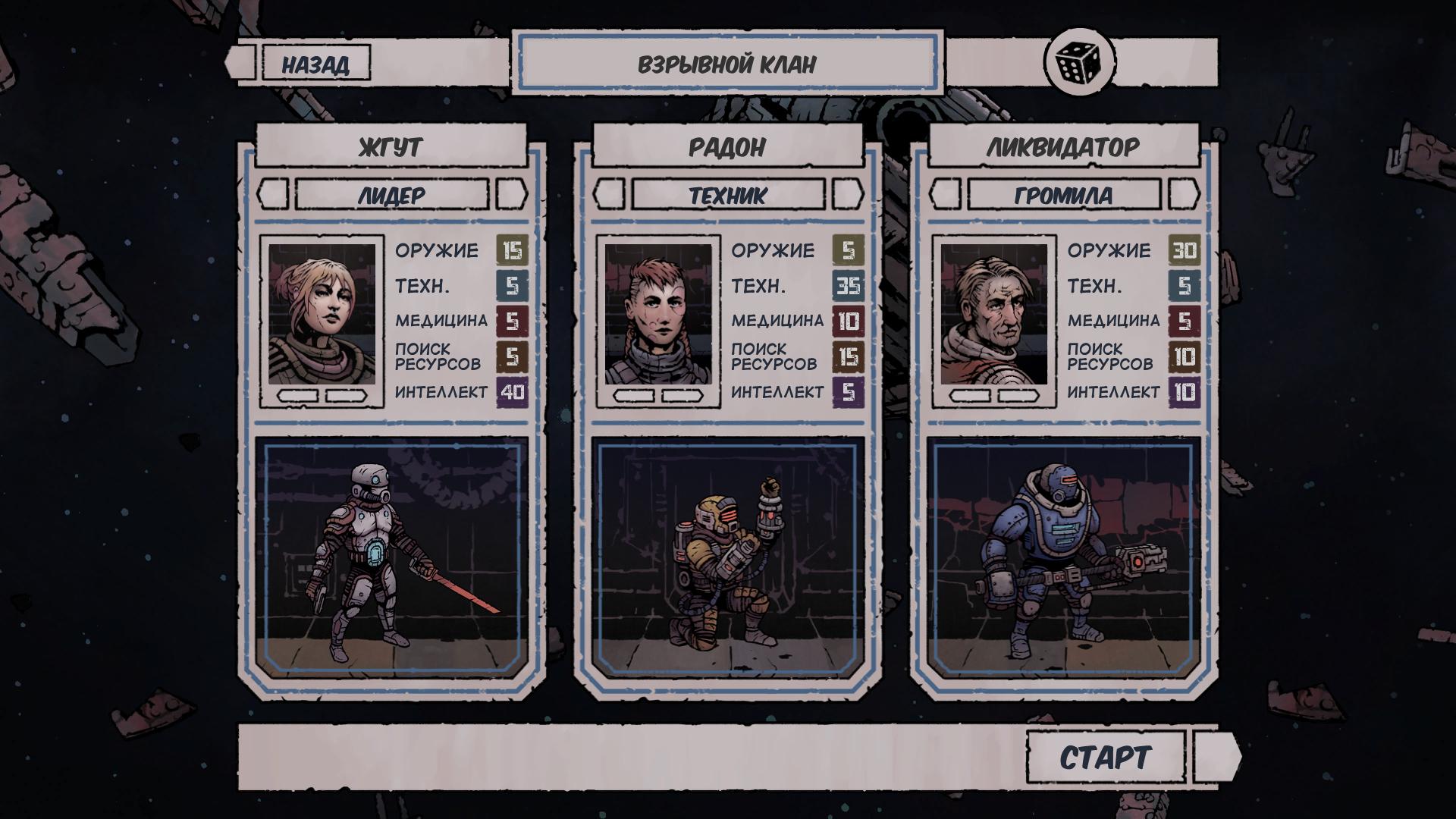This screenshot has height=819, width=1456.
Task: Select next portrait for Ликвидатор
Action: (x=1018, y=396)
